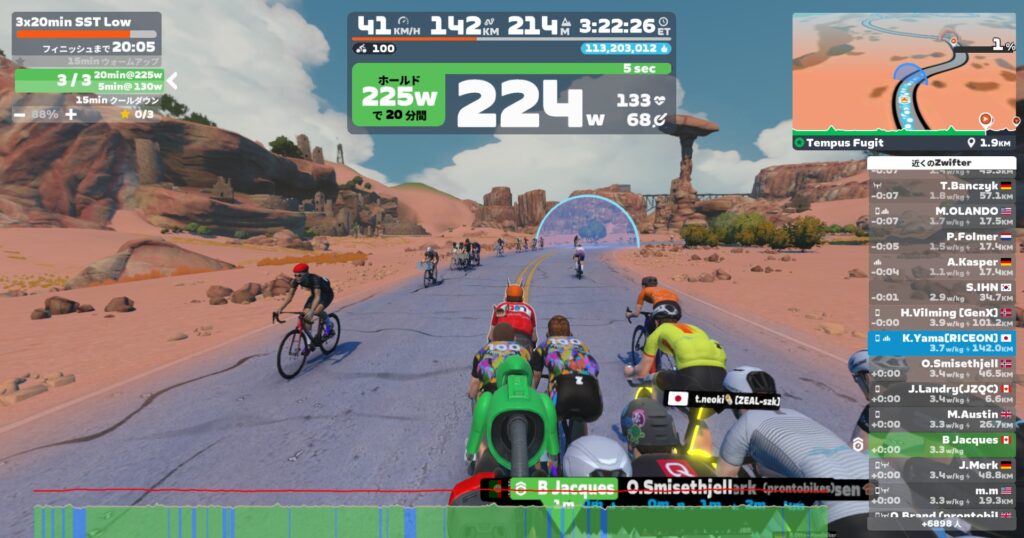Viewport: 1024px width, 538px height.
Task: Select M.Austin in the nearby riders list
Action: 941,419
